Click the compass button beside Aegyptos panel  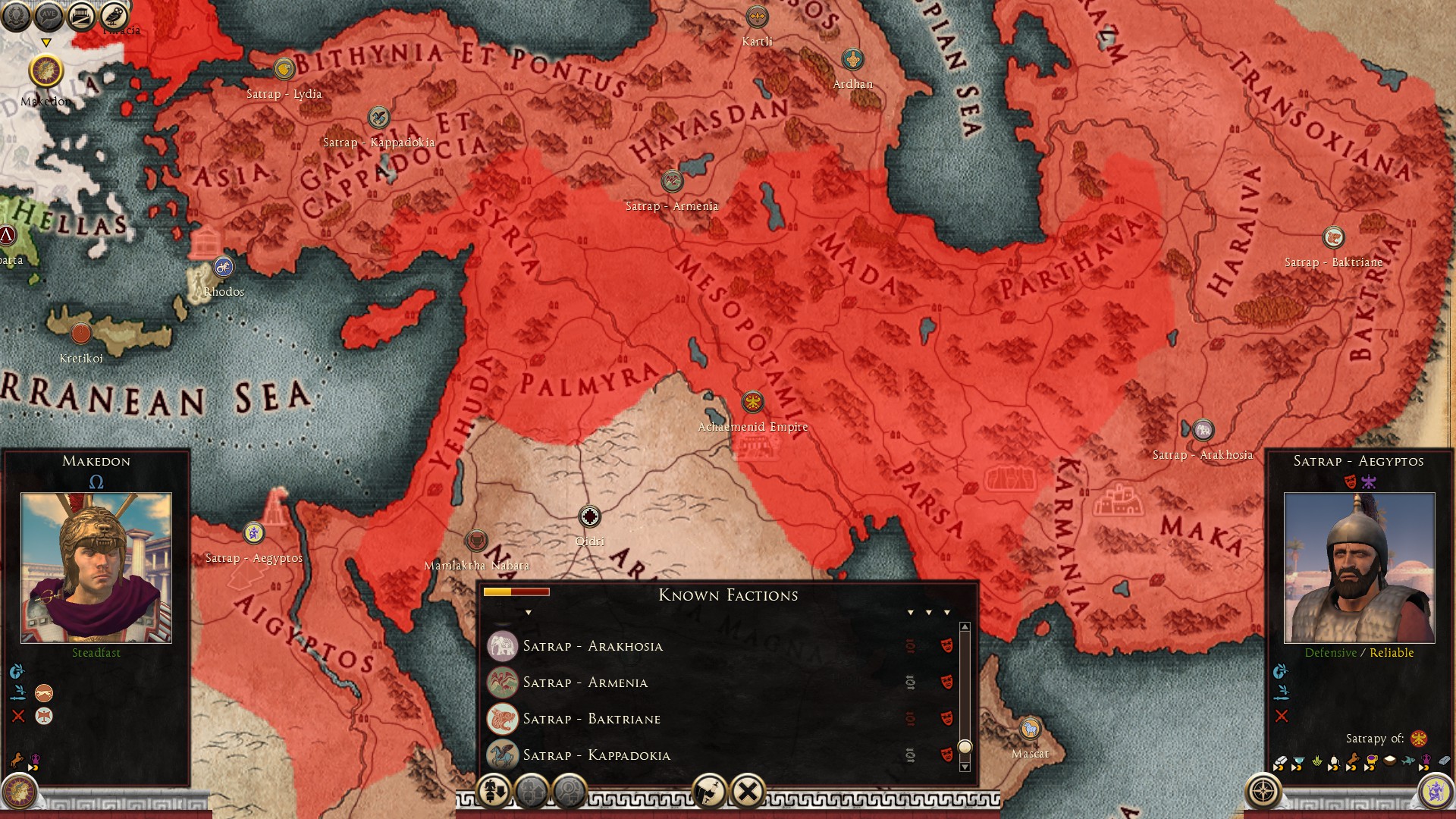(x=1263, y=792)
